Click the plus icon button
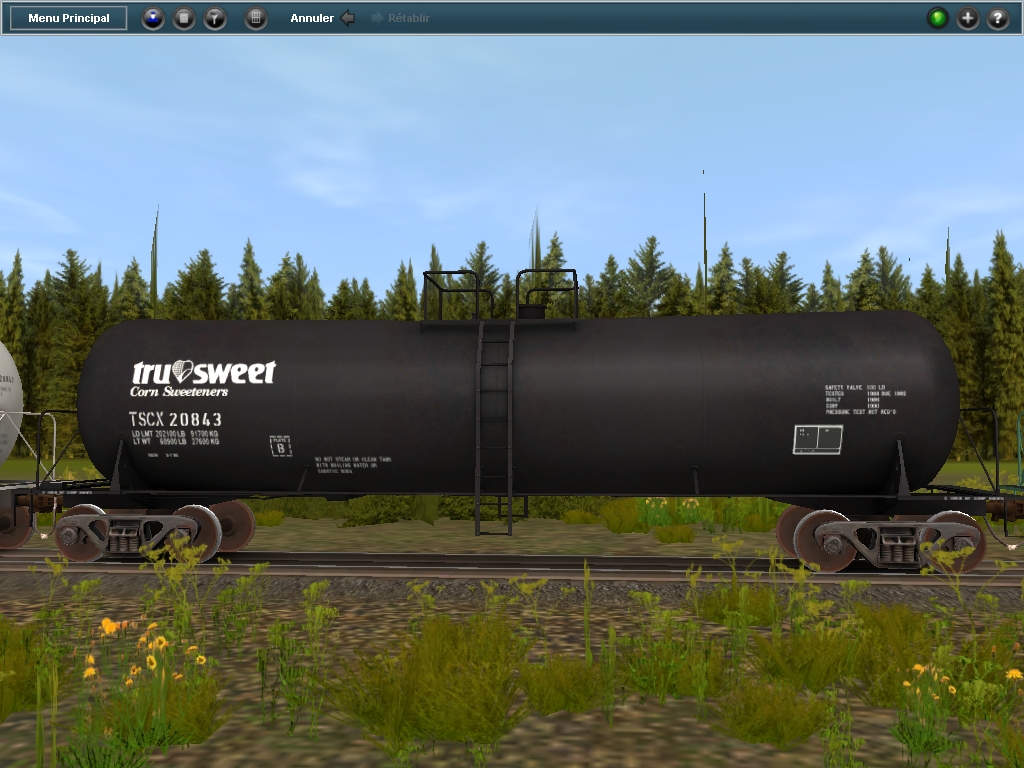 [x=968, y=18]
